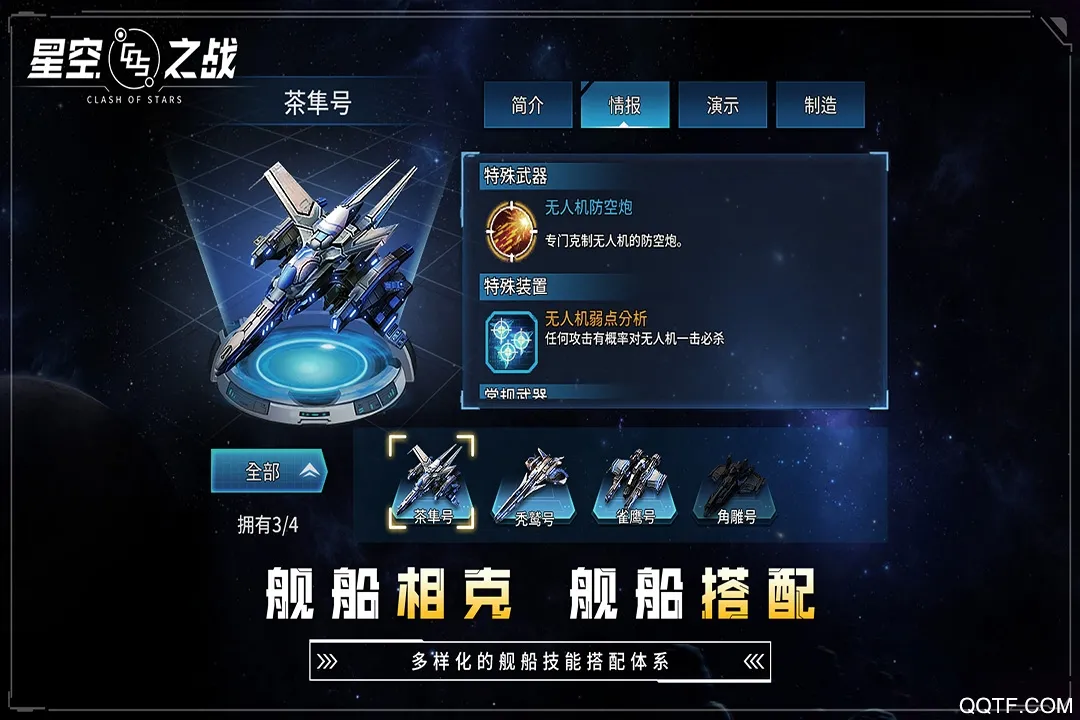Show the 演示 tab
This screenshot has height=720, width=1080.
722,105
